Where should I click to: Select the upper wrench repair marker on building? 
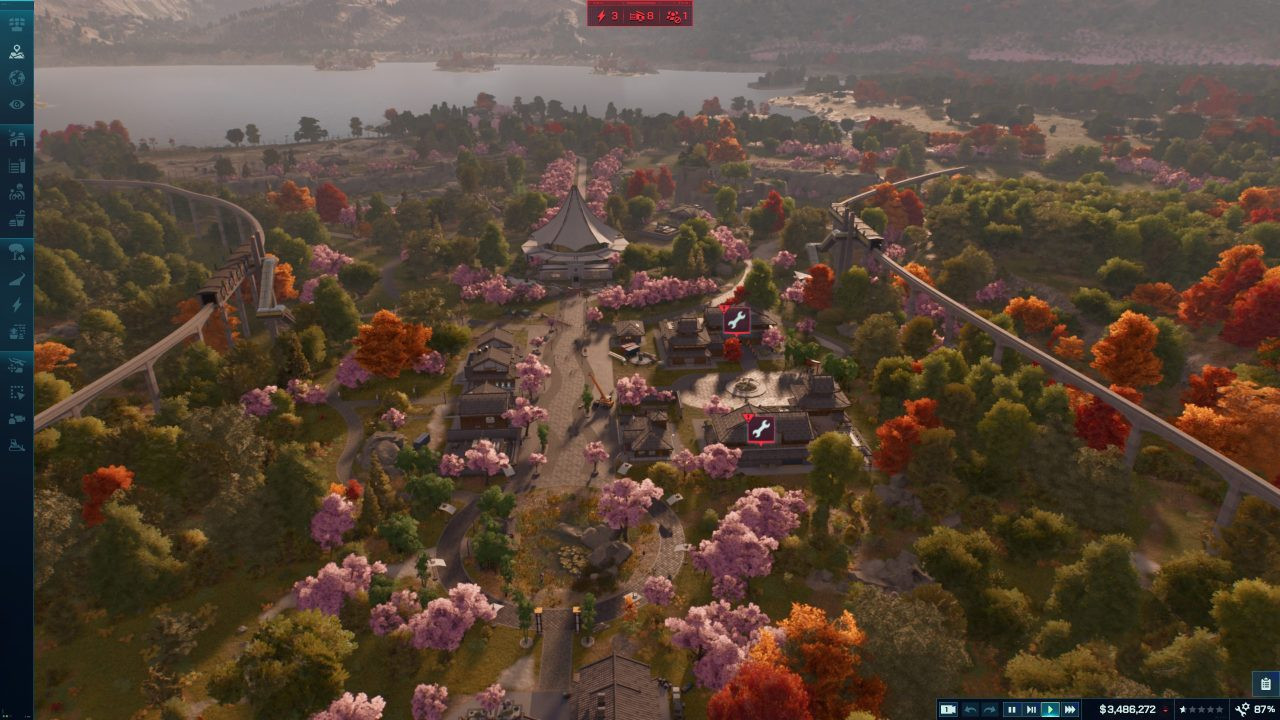pyautogui.click(x=736, y=320)
